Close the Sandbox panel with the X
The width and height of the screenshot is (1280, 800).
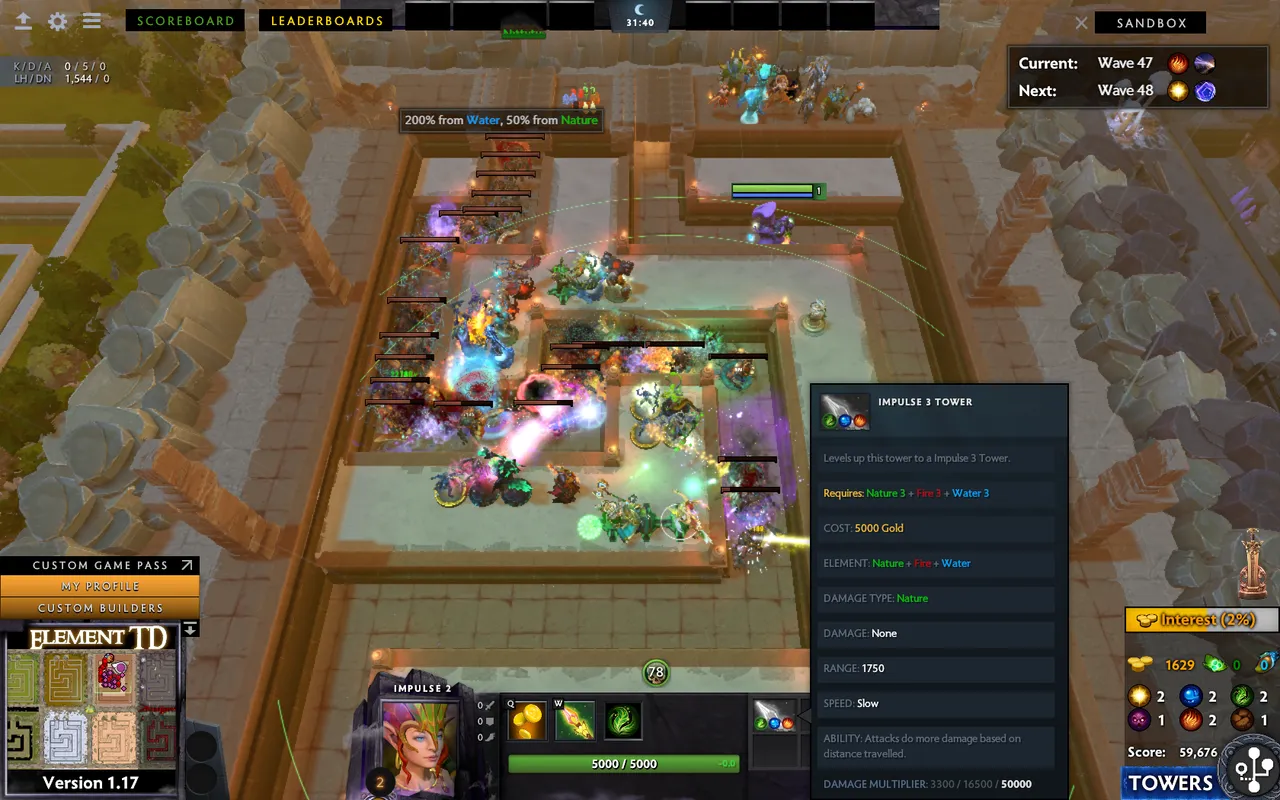tap(1081, 23)
